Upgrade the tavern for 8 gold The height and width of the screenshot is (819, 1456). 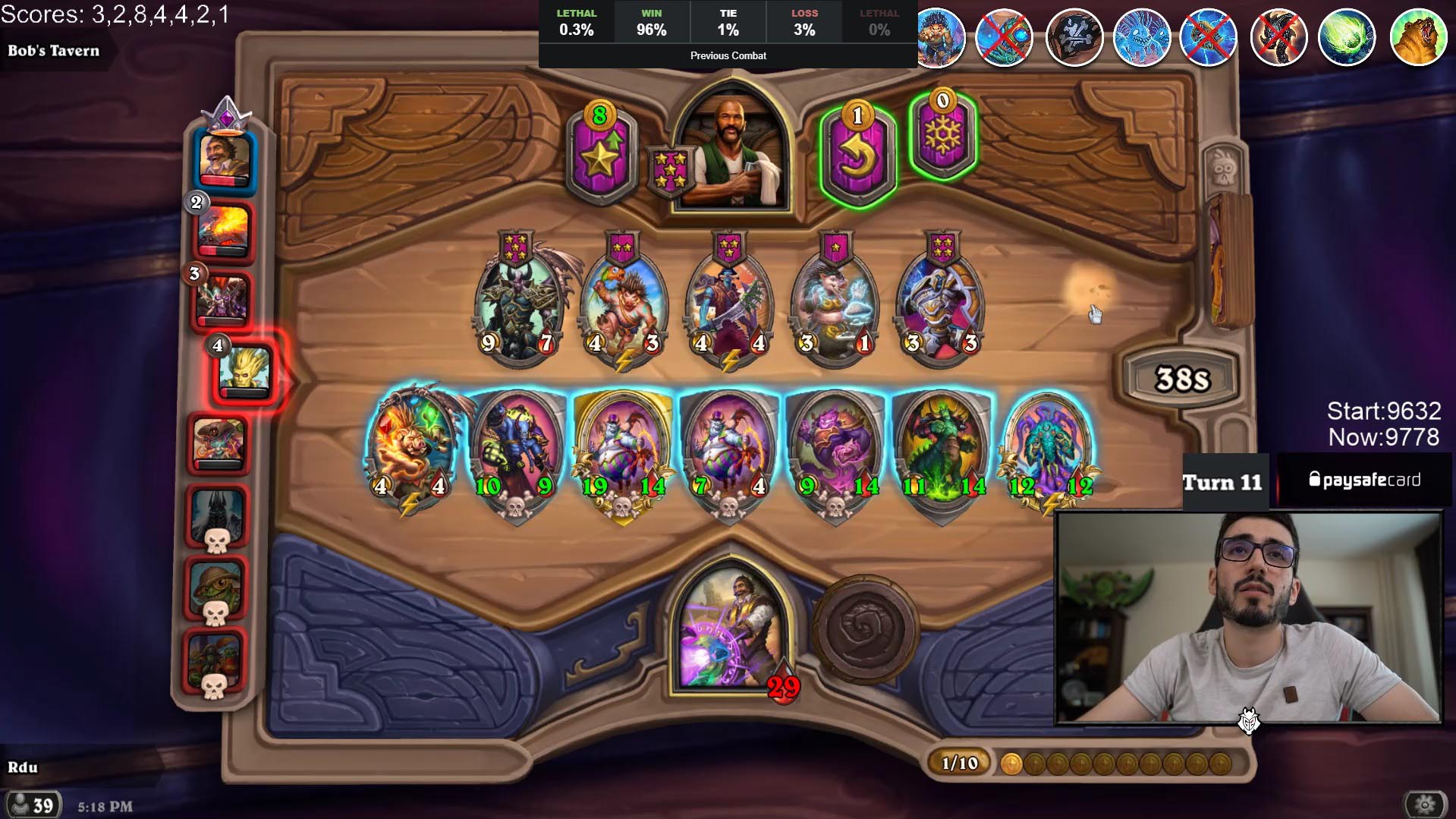tap(599, 154)
